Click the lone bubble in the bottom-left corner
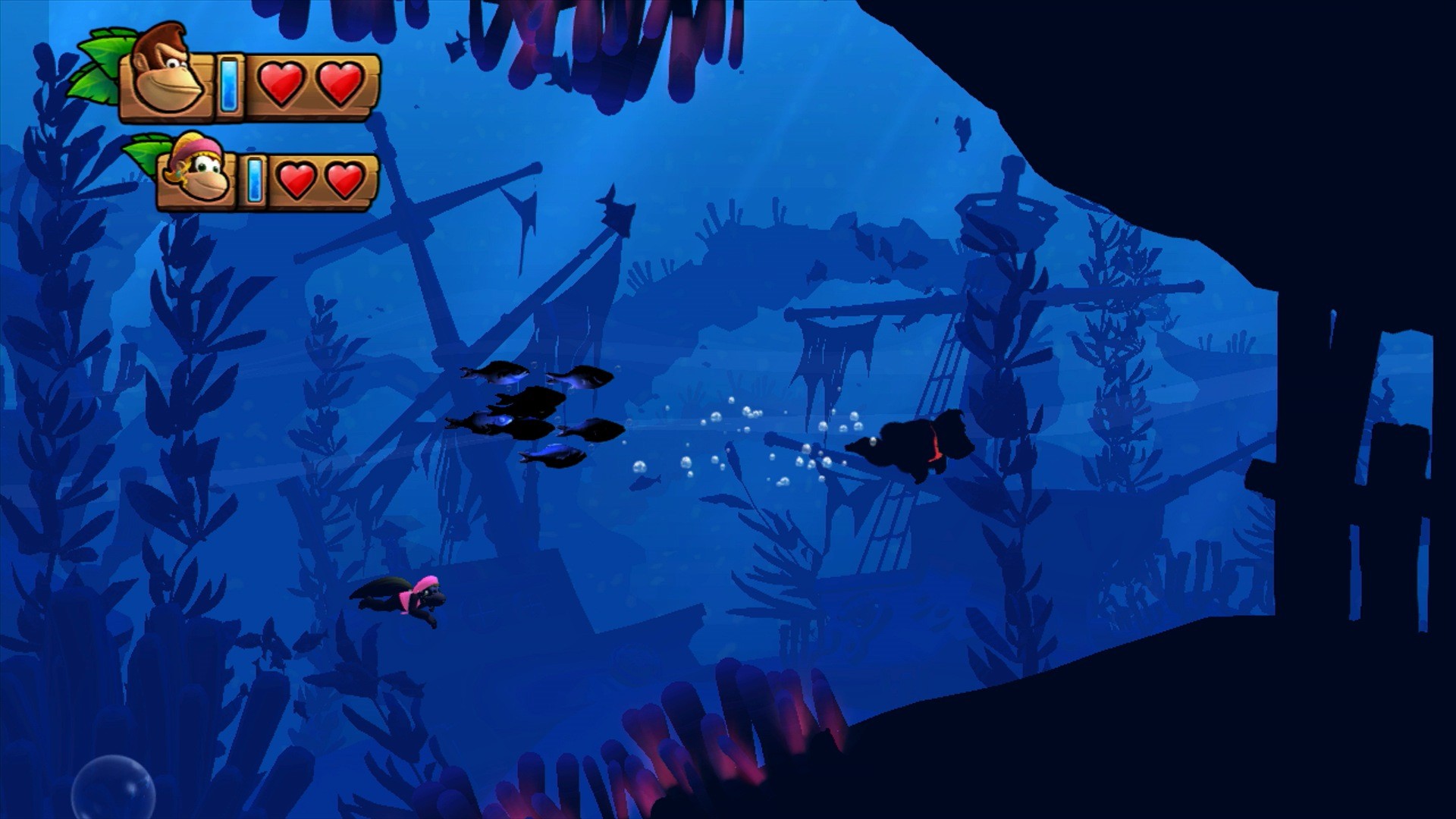The width and height of the screenshot is (1456, 819). click(x=114, y=785)
